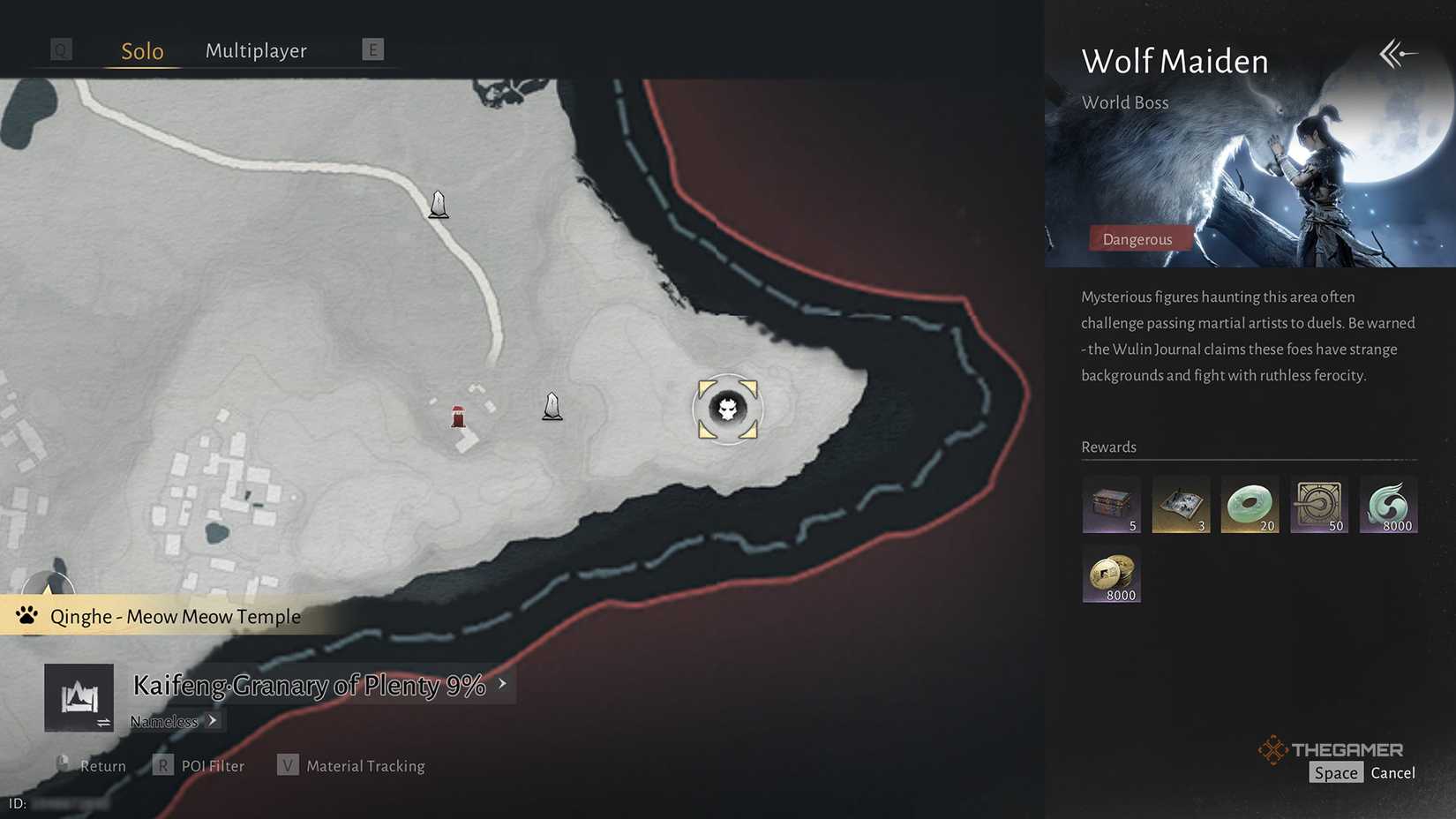Screen dimensions: 1456x819
Task: Click the paw print icon beside Meow Meow Temple
Action: (x=26, y=615)
